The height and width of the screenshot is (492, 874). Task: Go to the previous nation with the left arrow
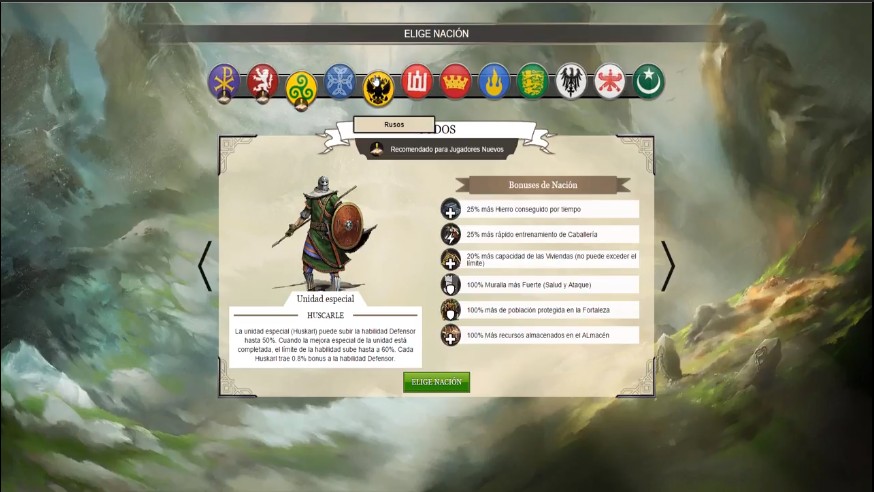click(205, 266)
